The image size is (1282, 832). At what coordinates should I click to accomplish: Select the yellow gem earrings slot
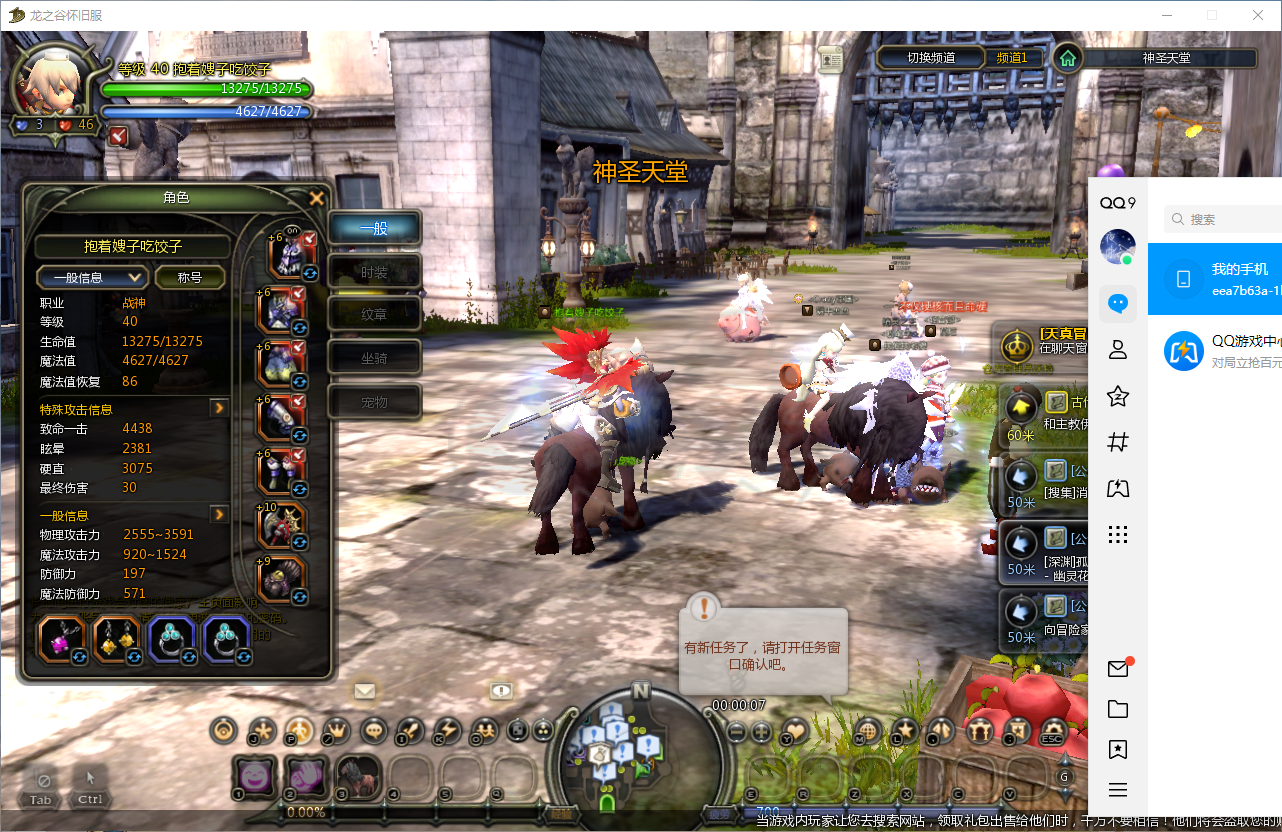pos(115,640)
